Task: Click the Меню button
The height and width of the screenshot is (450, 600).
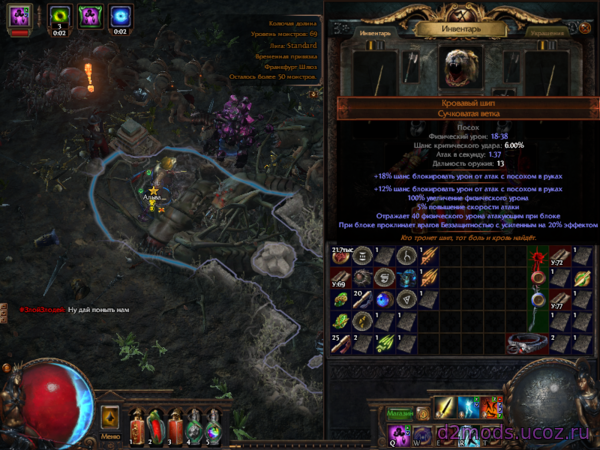Action: coord(110,435)
